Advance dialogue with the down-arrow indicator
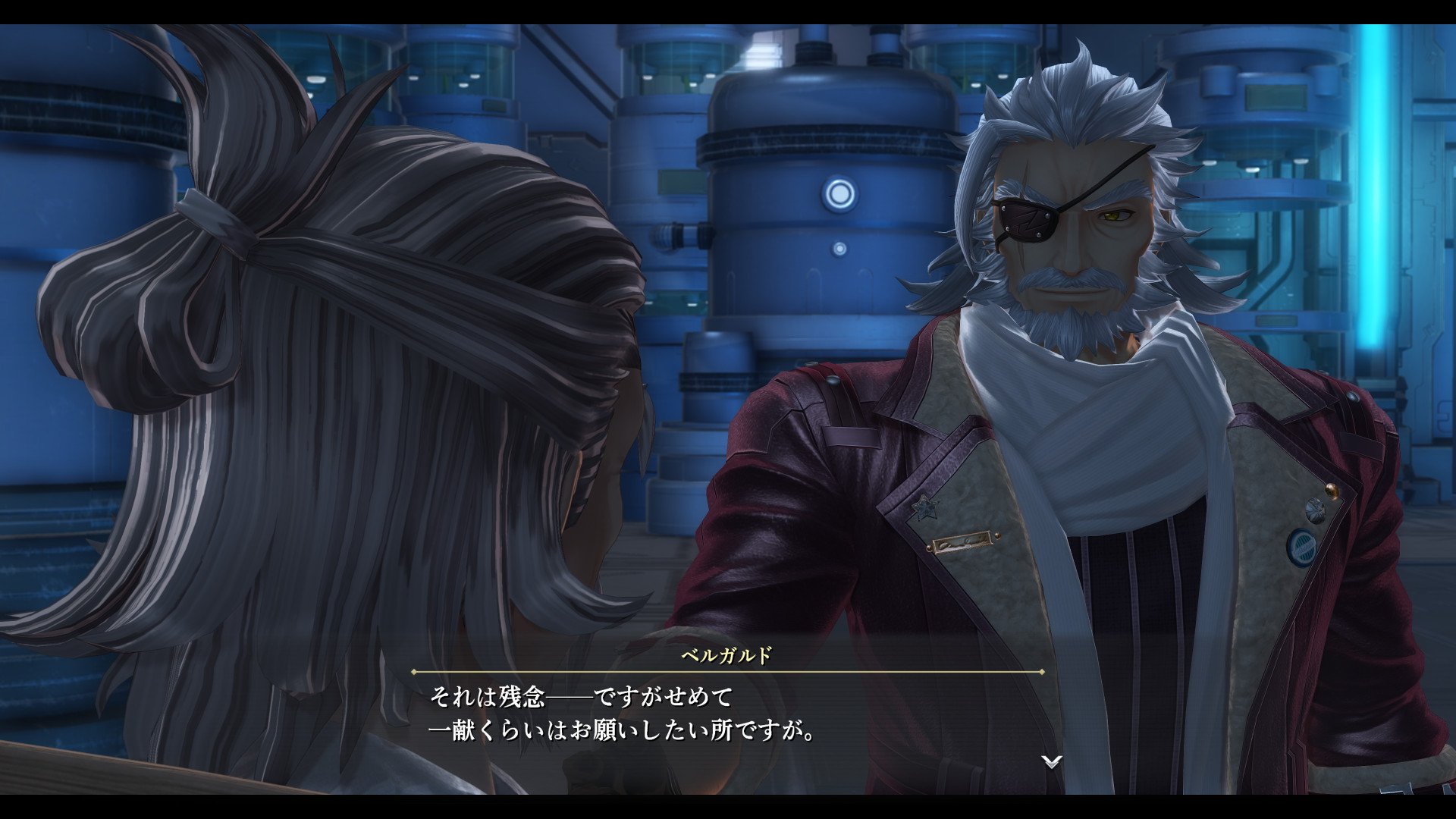Screen dimensions: 1456x819 1051,761
